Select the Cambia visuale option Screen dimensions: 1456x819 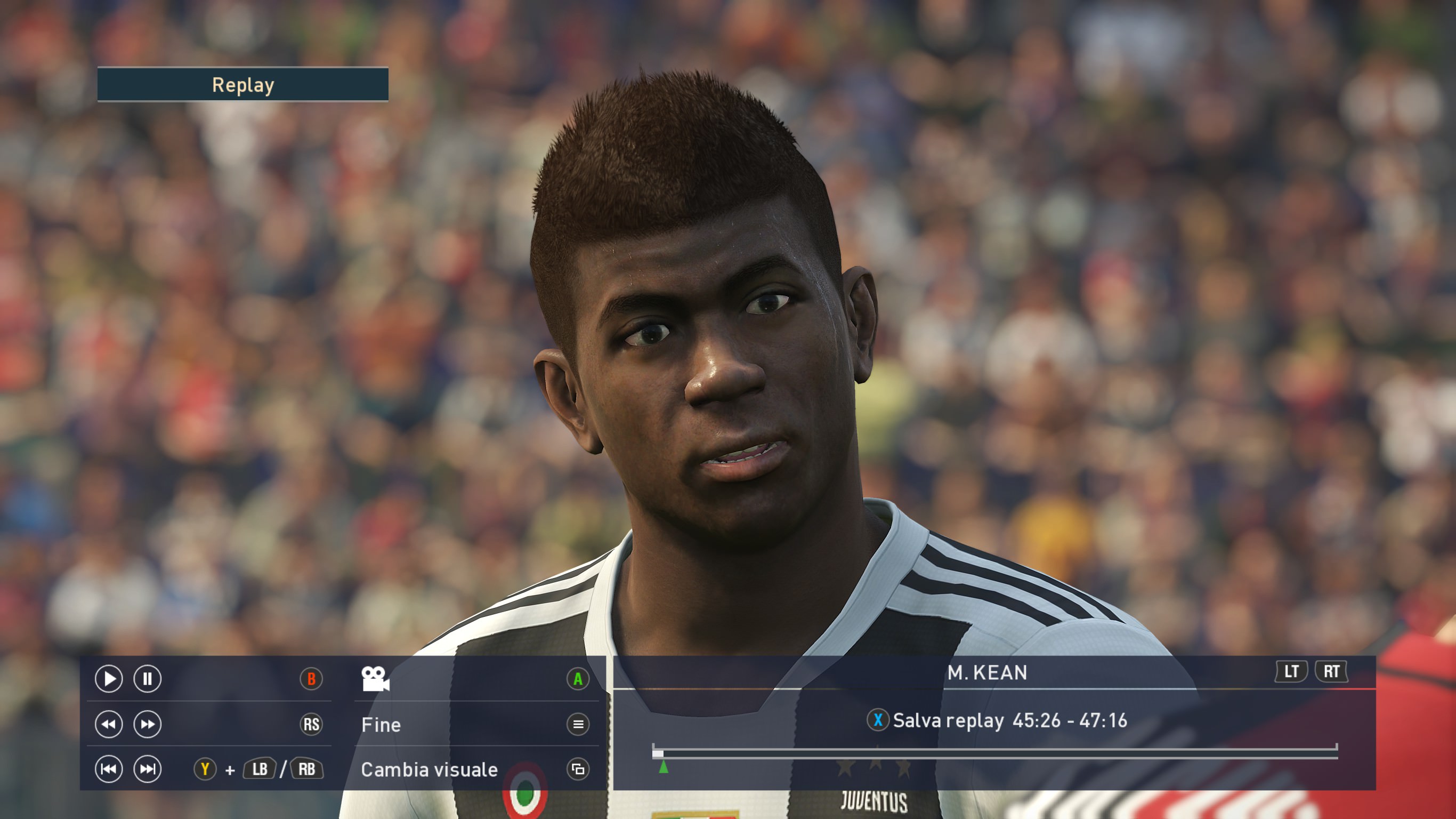coord(430,770)
